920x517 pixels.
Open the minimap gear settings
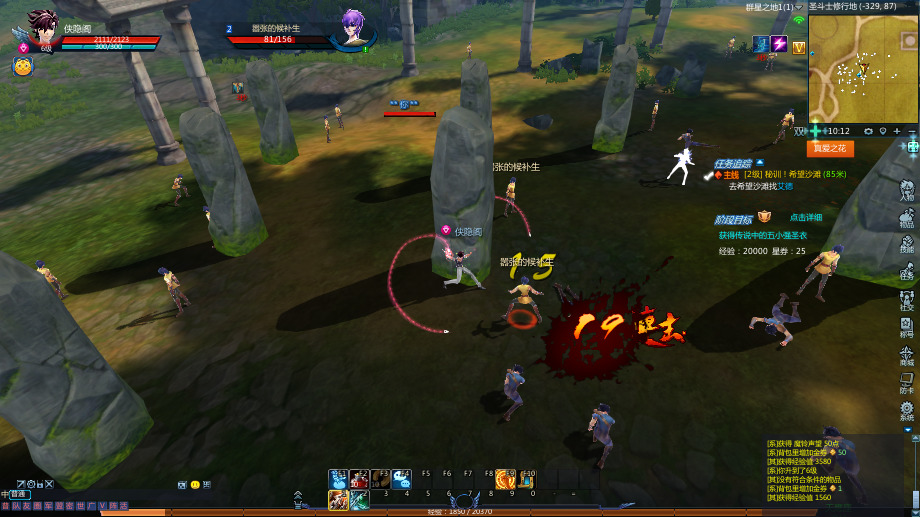pyautogui.click(x=868, y=131)
